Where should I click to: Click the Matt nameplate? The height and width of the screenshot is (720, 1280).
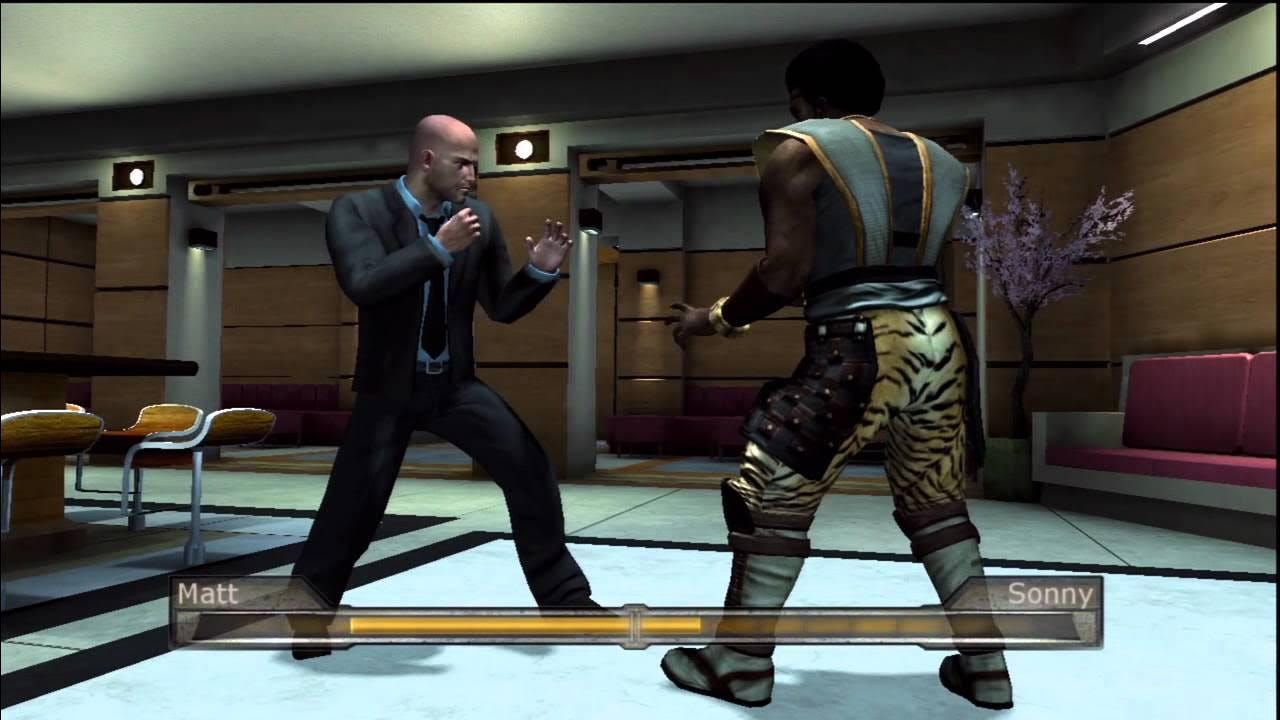(x=205, y=594)
